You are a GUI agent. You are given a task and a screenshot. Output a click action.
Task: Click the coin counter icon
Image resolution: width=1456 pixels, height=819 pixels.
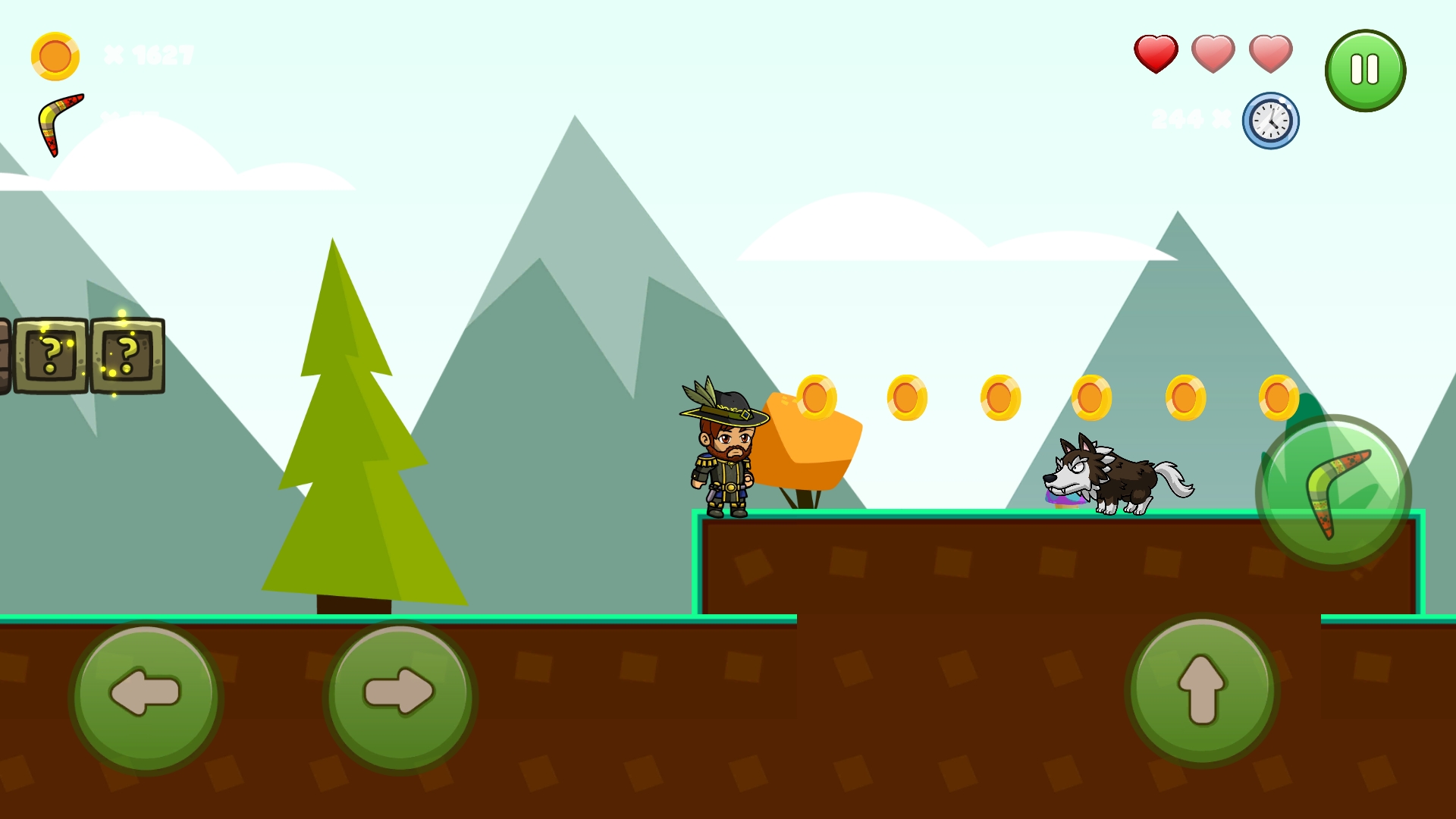pyautogui.click(x=55, y=54)
